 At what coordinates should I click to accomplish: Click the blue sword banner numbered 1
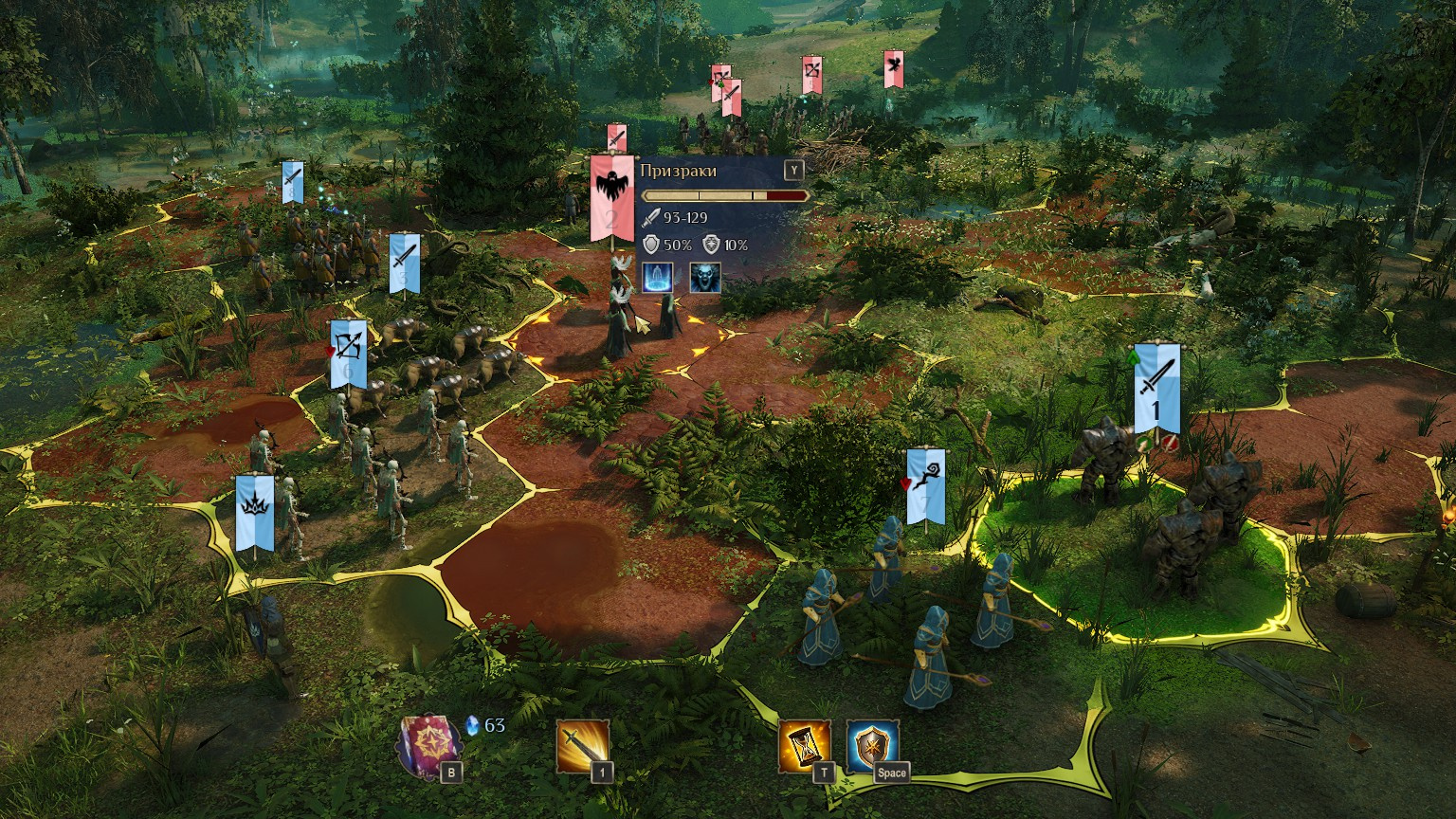point(1156,388)
